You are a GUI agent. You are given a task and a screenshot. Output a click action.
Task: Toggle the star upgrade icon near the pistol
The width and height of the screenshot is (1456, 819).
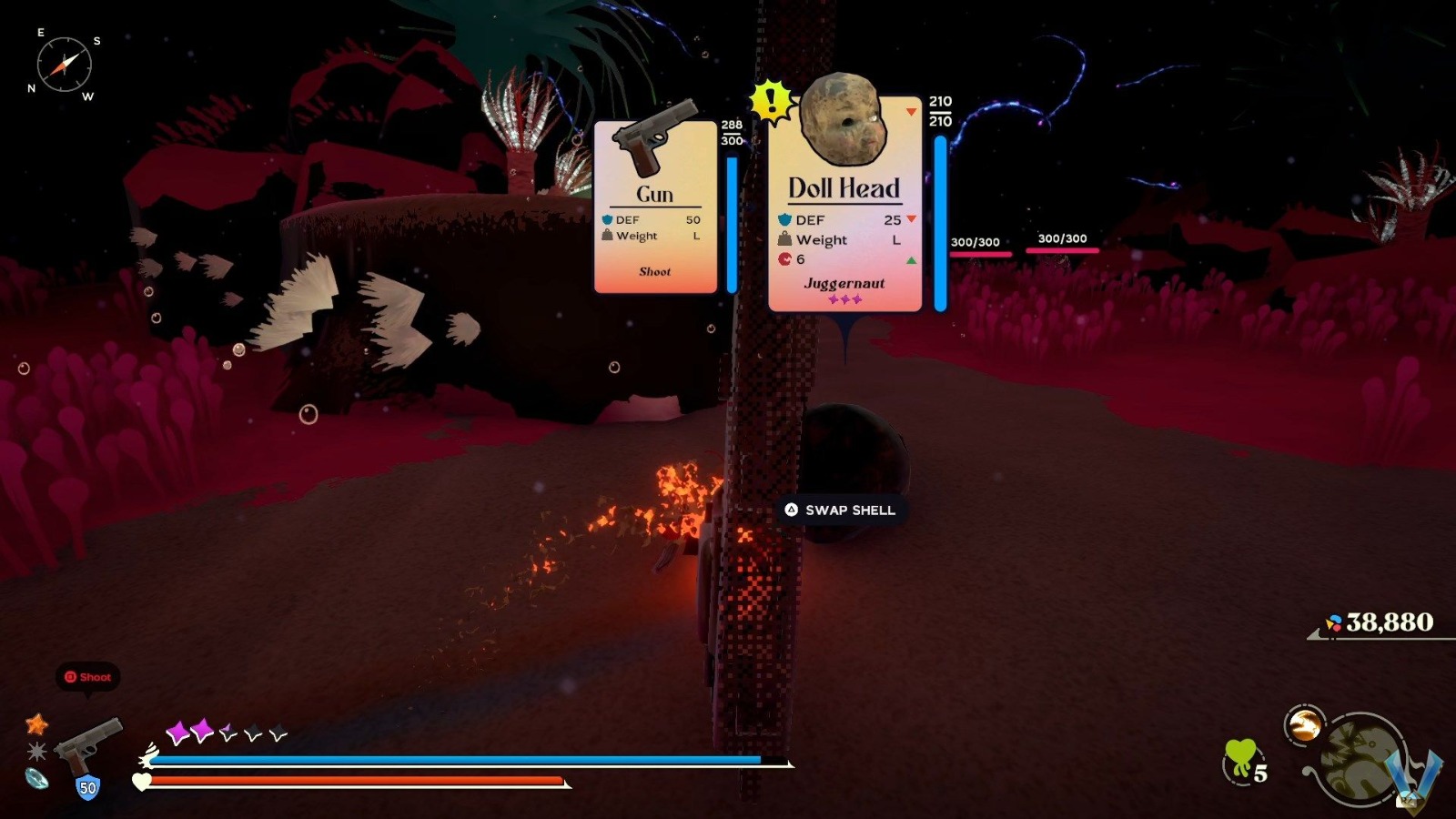pyautogui.click(x=34, y=725)
